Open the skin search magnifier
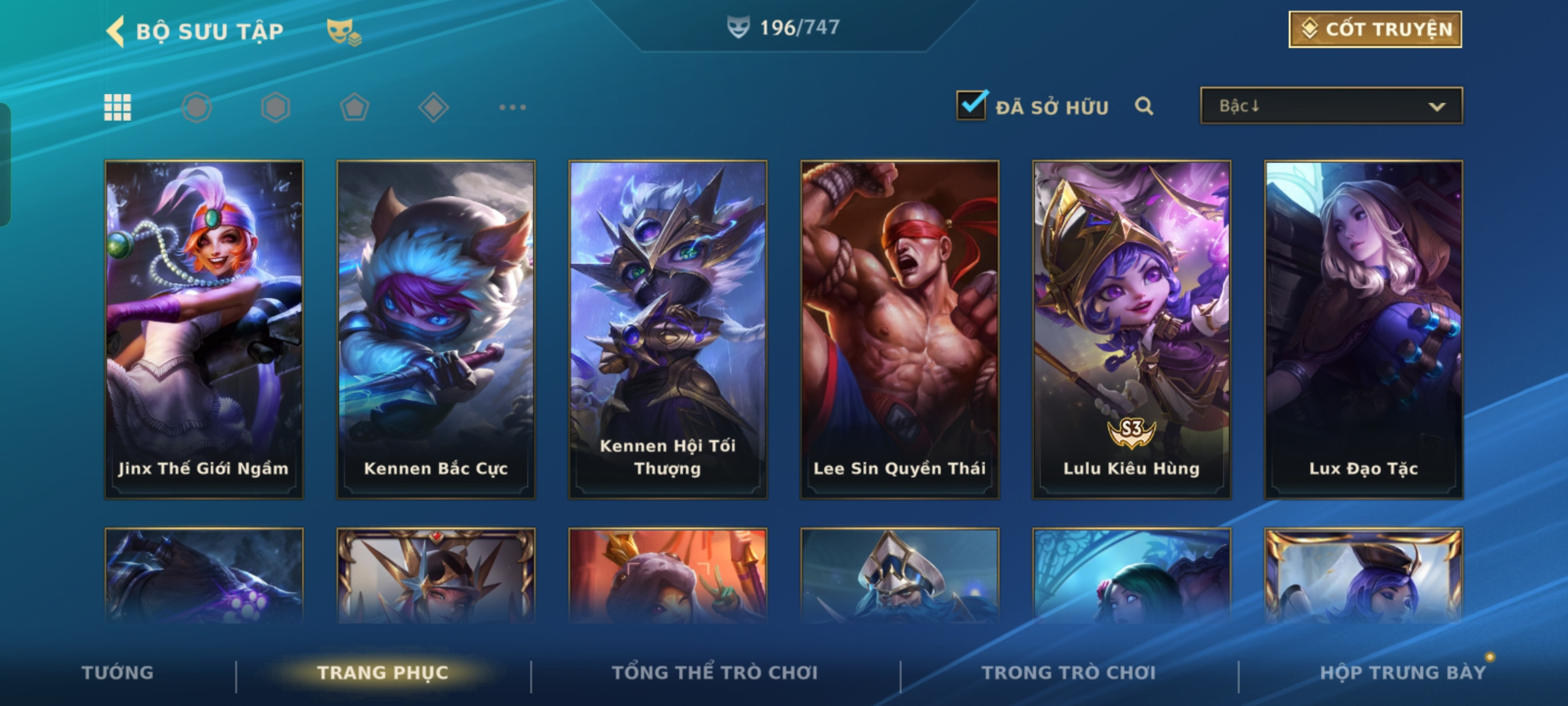 pyautogui.click(x=1143, y=106)
